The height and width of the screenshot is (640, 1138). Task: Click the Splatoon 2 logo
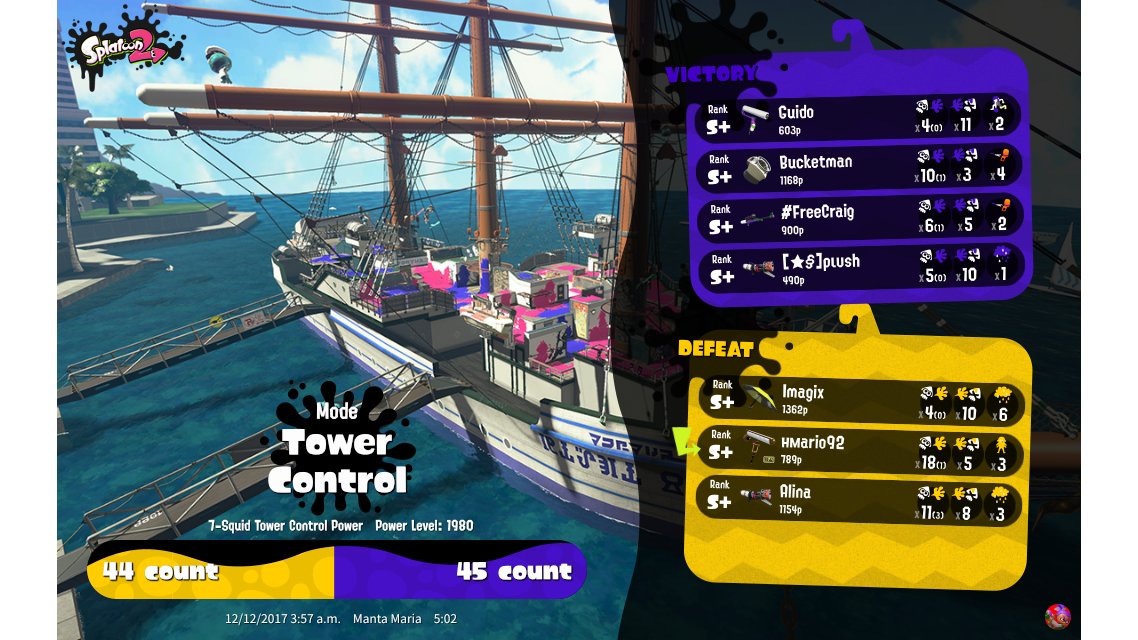pyautogui.click(x=126, y=47)
